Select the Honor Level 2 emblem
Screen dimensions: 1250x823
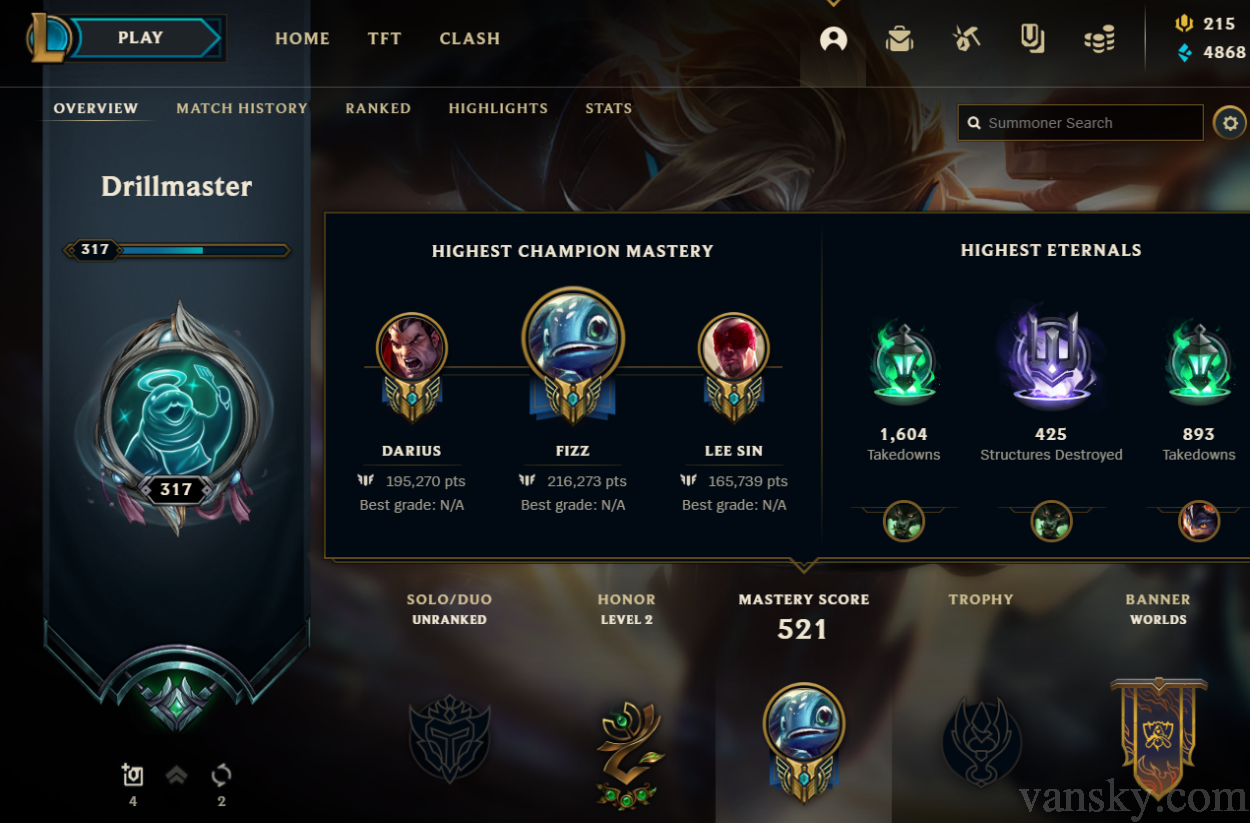[x=626, y=752]
